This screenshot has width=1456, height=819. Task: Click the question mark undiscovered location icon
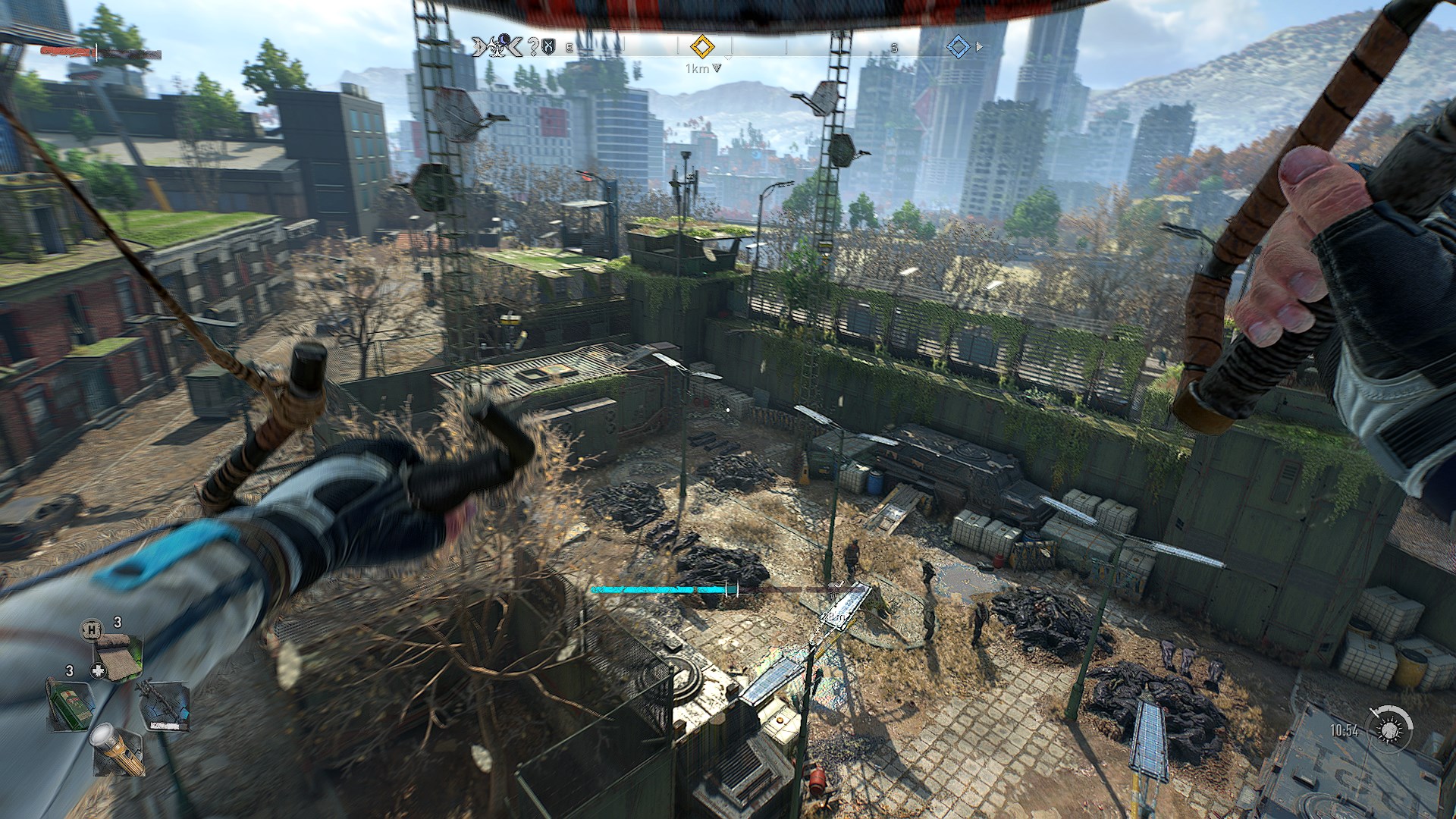pyautogui.click(x=532, y=47)
